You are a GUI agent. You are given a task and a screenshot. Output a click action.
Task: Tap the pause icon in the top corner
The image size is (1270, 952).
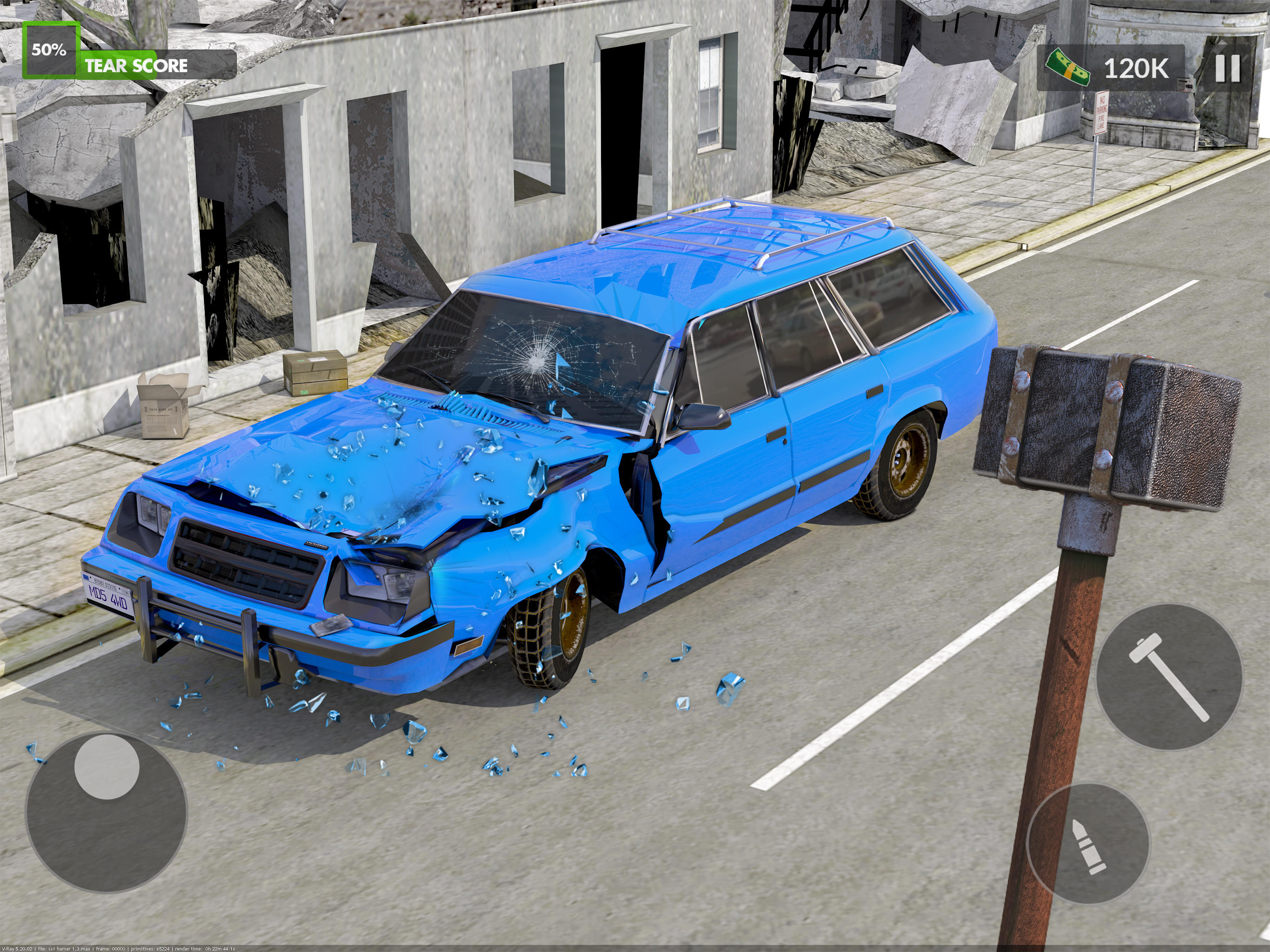point(1229,69)
